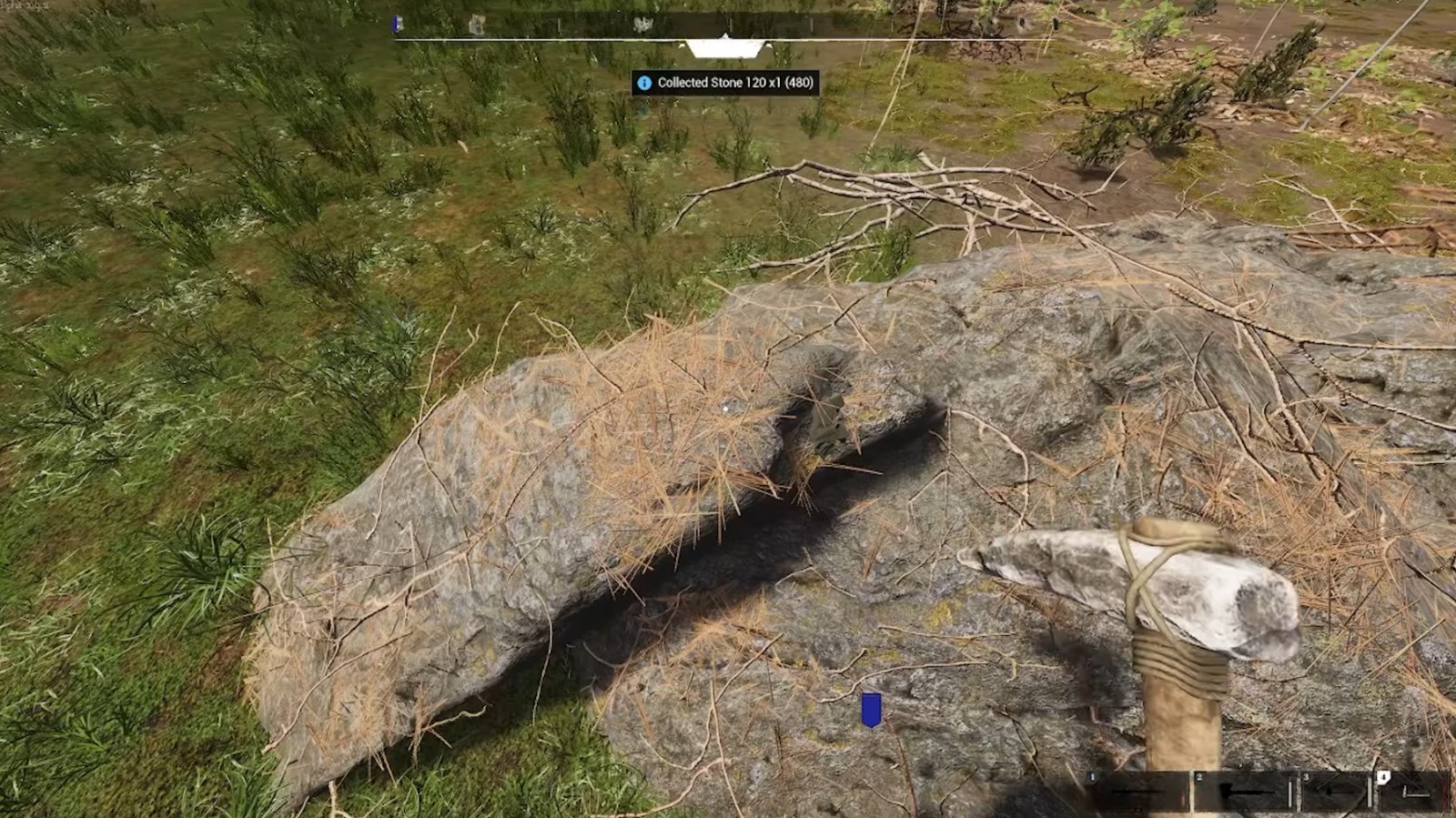1456x818 pixels.
Task: Click the blue waypoint banner marker
Action: coord(871,710)
